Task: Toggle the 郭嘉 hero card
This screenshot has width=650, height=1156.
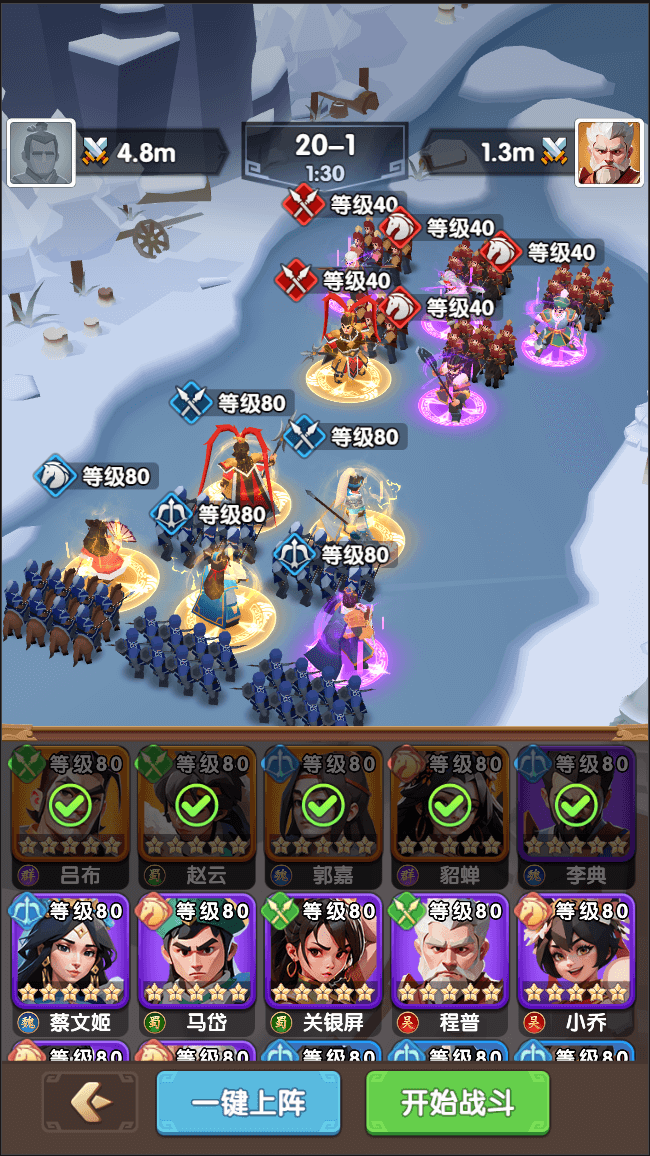Action: [x=323, y=804]
